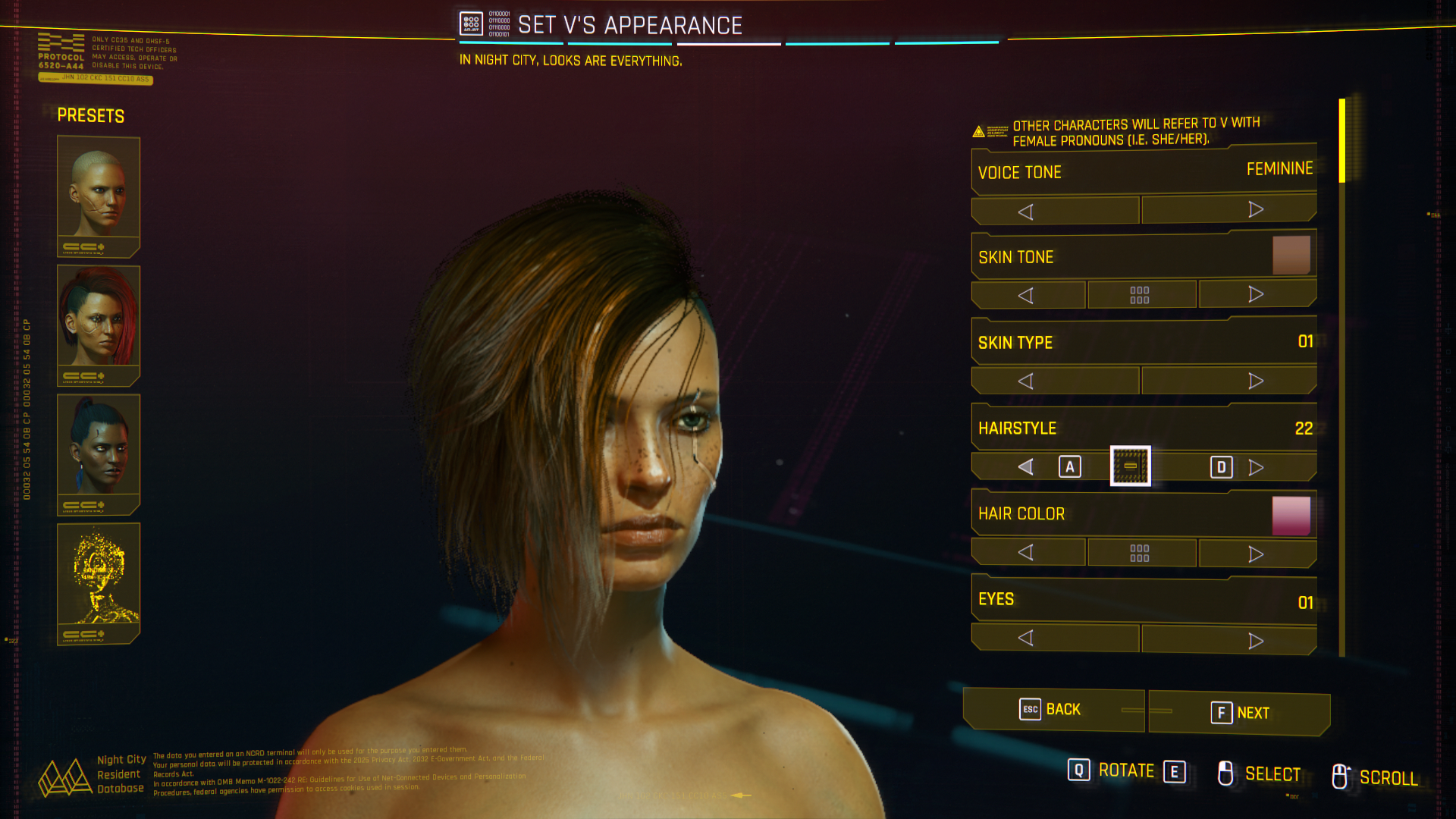
Task: Choose the previous hair color
Action: [x=1028, y=552]
